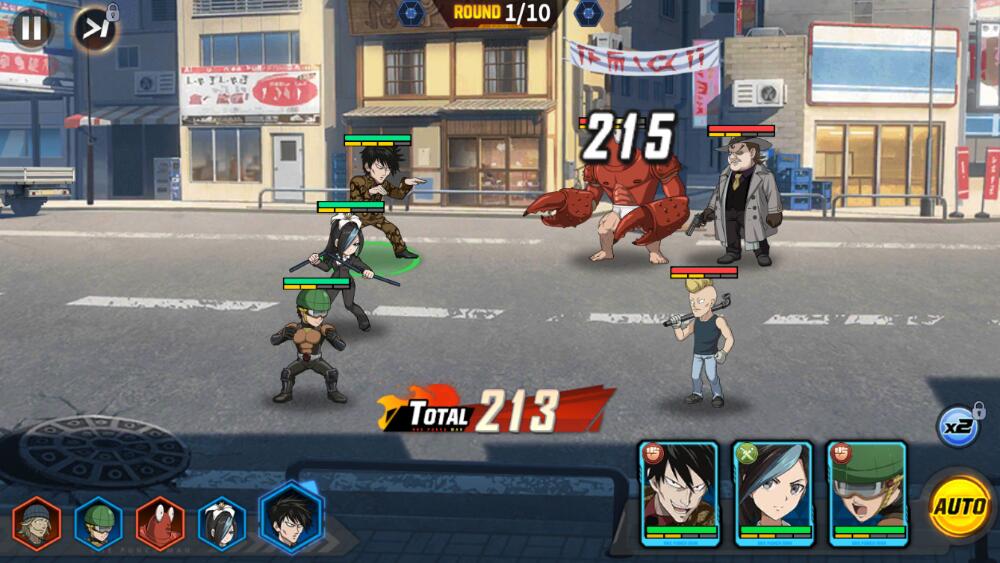1000x563 pixels.
Task: Tap the locked x2 speed button
Action: point(958,426)
